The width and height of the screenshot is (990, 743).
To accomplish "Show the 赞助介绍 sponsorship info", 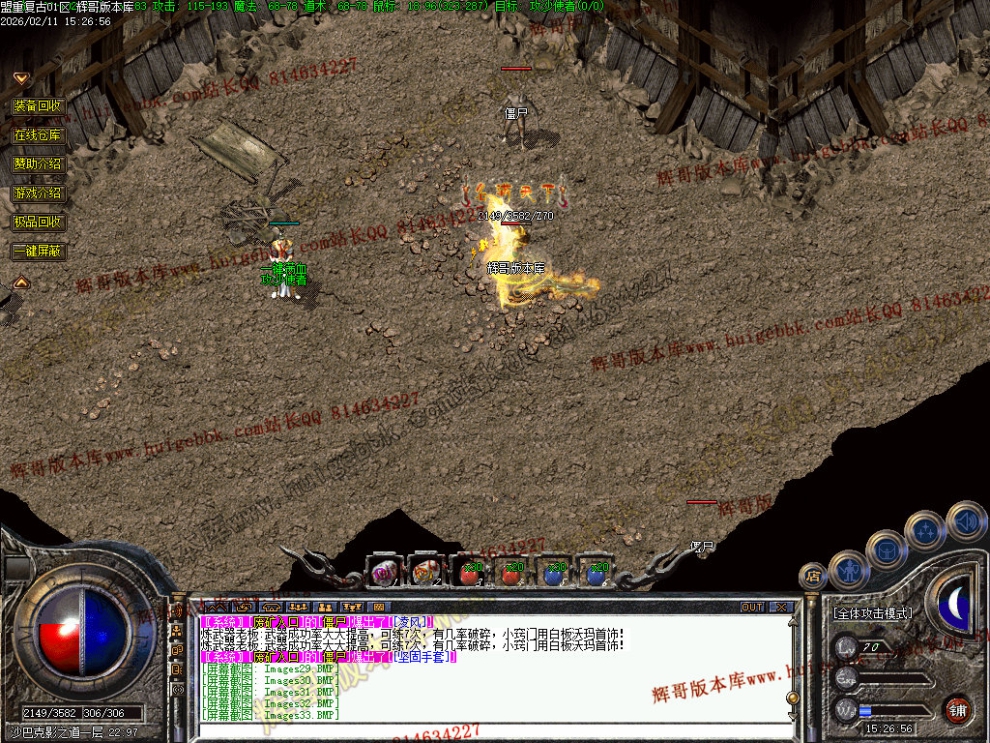I will [x=38, y=163].
